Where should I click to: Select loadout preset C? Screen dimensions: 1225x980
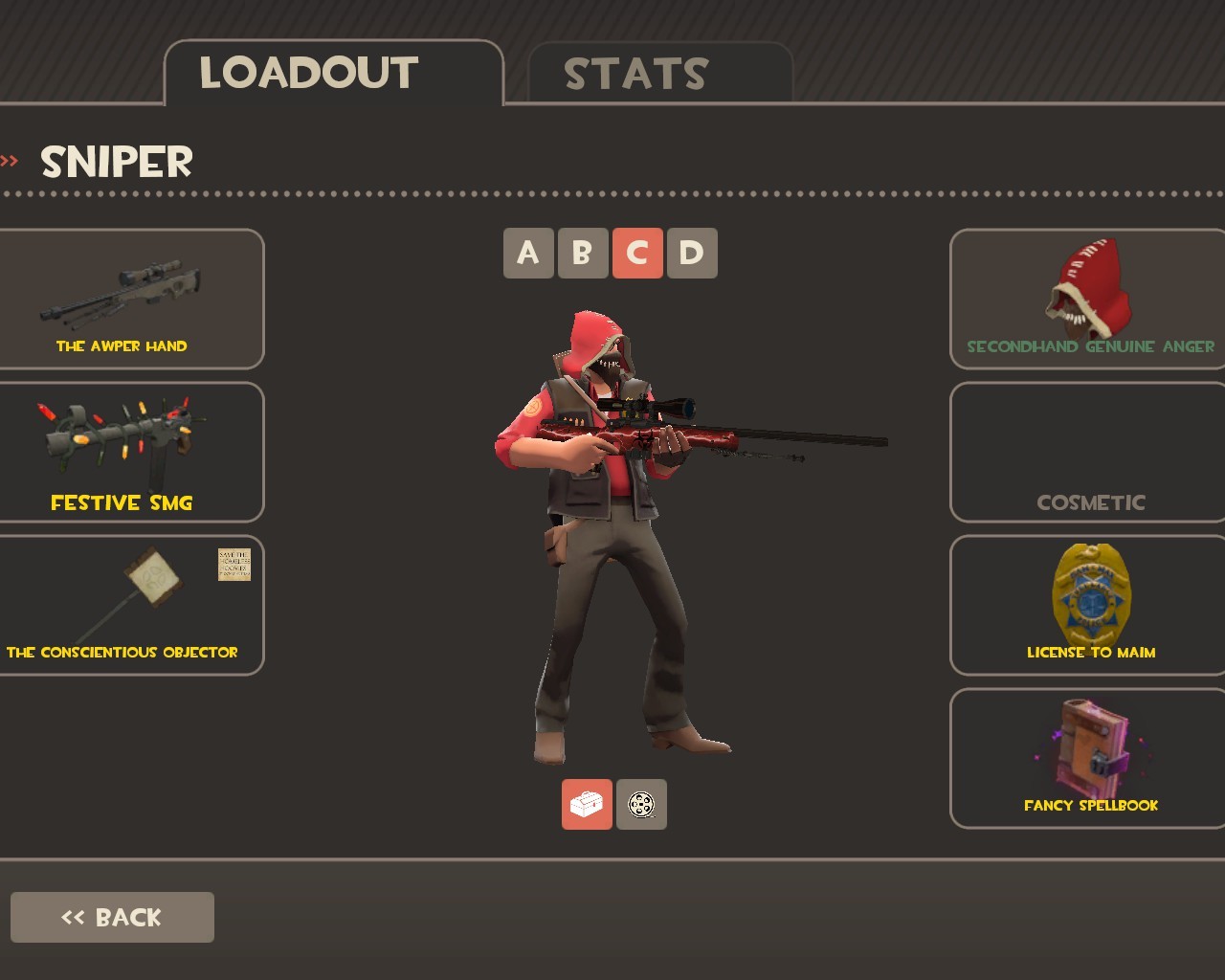[637, 253]
